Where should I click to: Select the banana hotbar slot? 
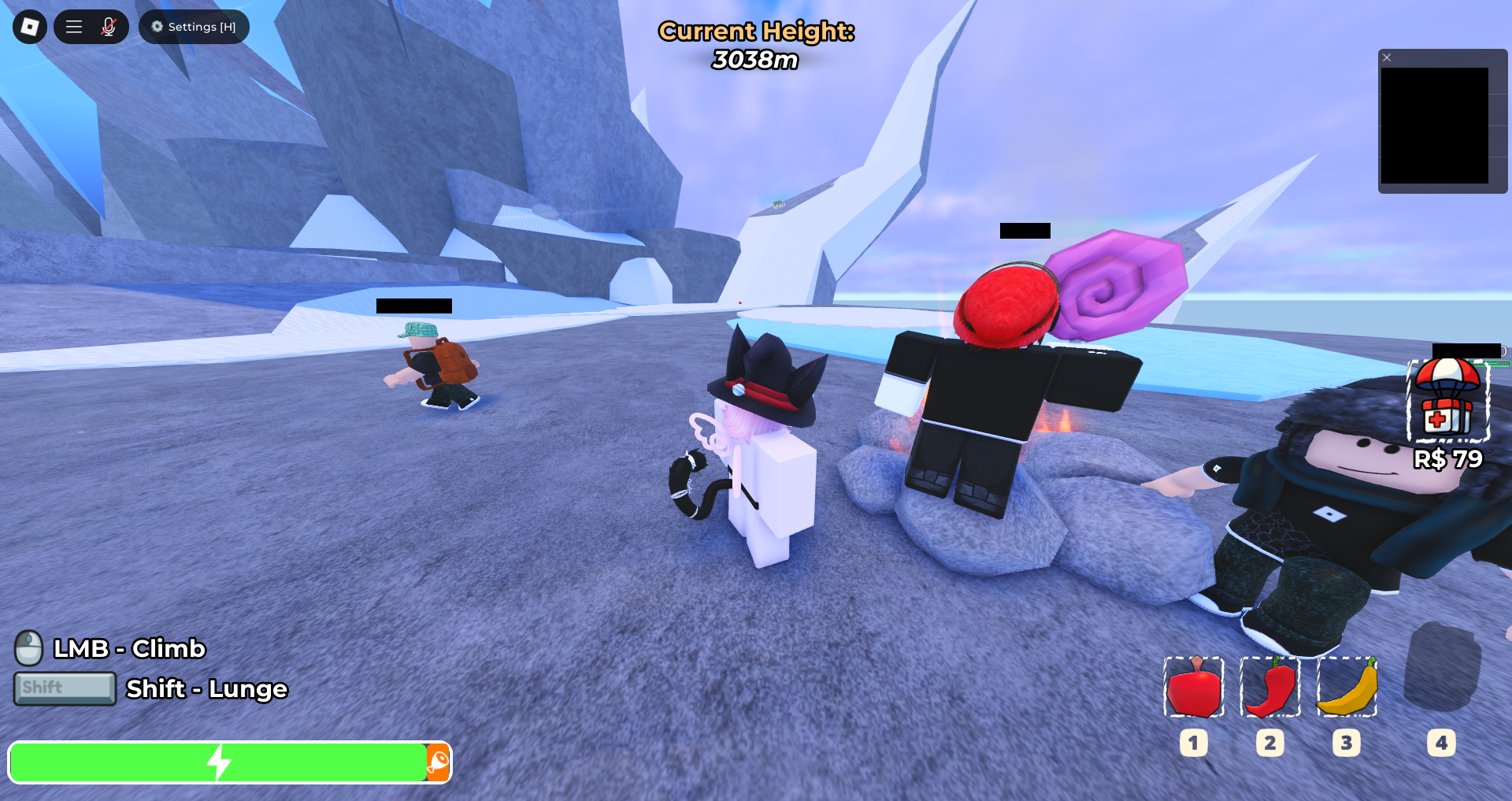click(1347, 688)
